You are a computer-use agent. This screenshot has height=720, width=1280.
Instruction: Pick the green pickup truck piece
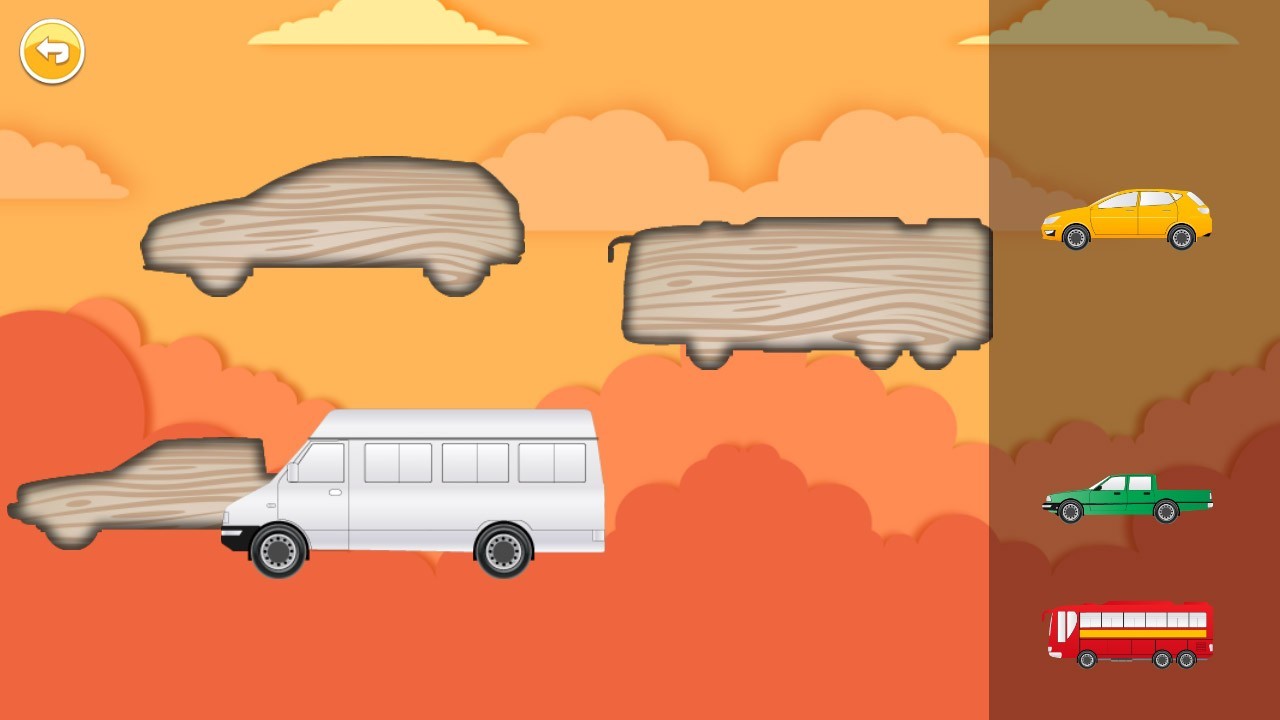click(x=1126, y=498)
